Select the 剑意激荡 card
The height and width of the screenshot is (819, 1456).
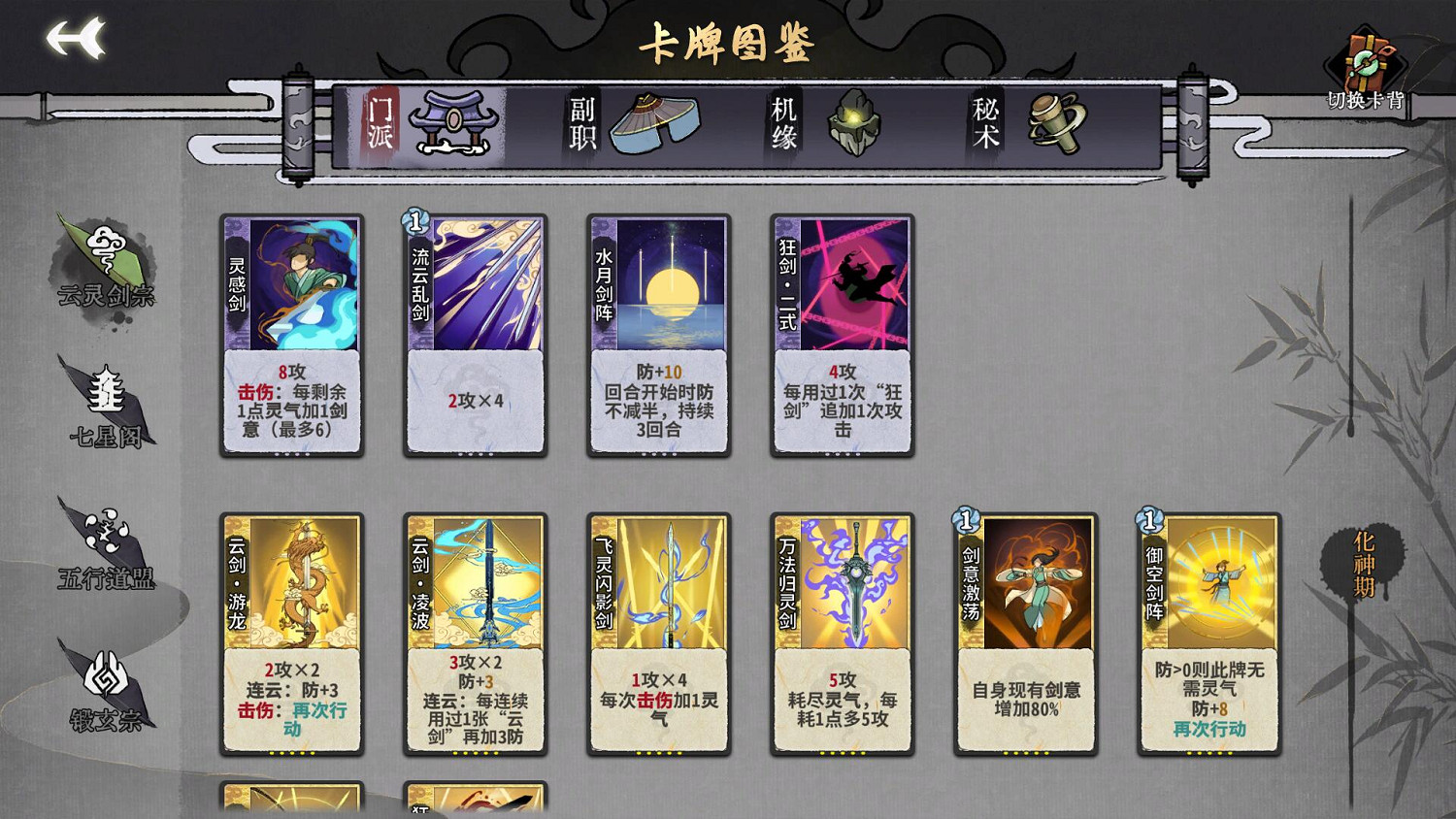point(1024,631)
